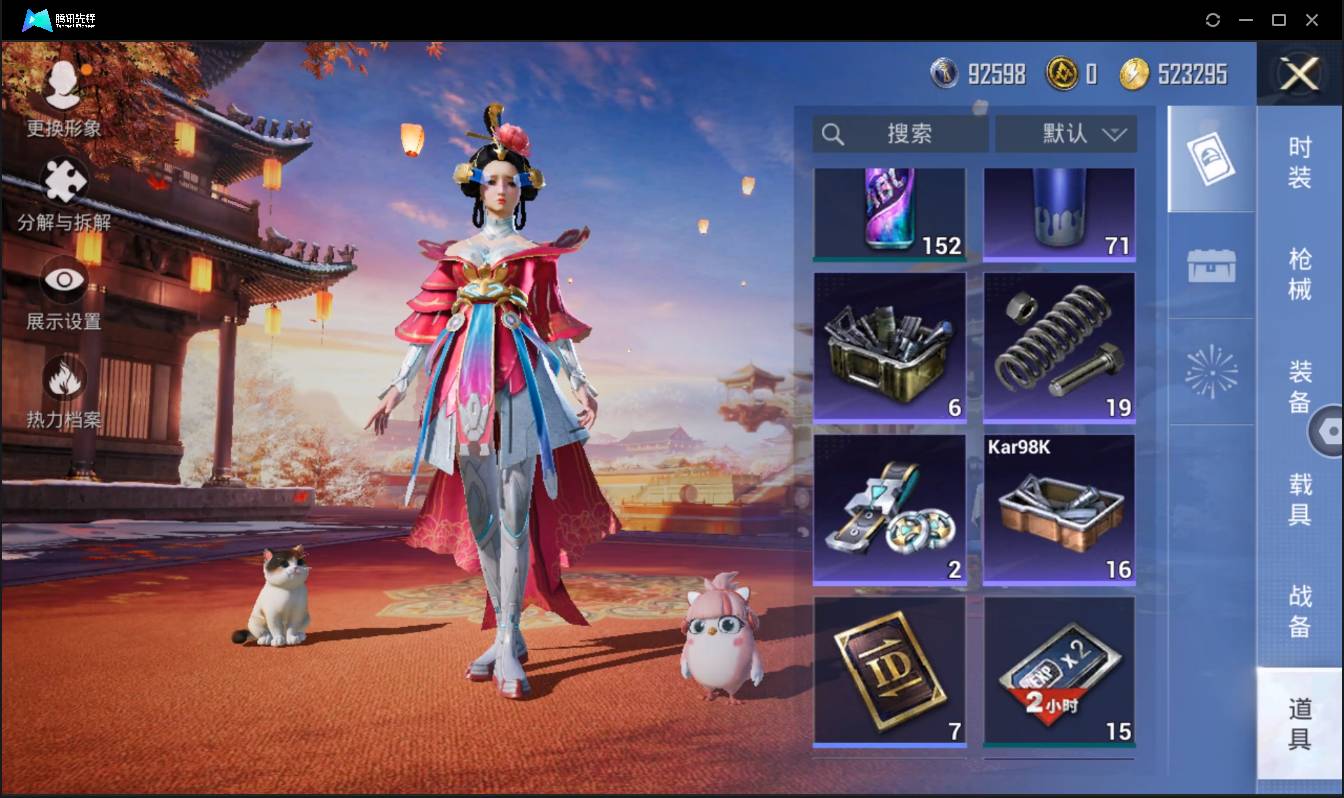Open the 默认 sort dropdown
Viewport: 1344px width, 798px height.
pos(1065,134)
